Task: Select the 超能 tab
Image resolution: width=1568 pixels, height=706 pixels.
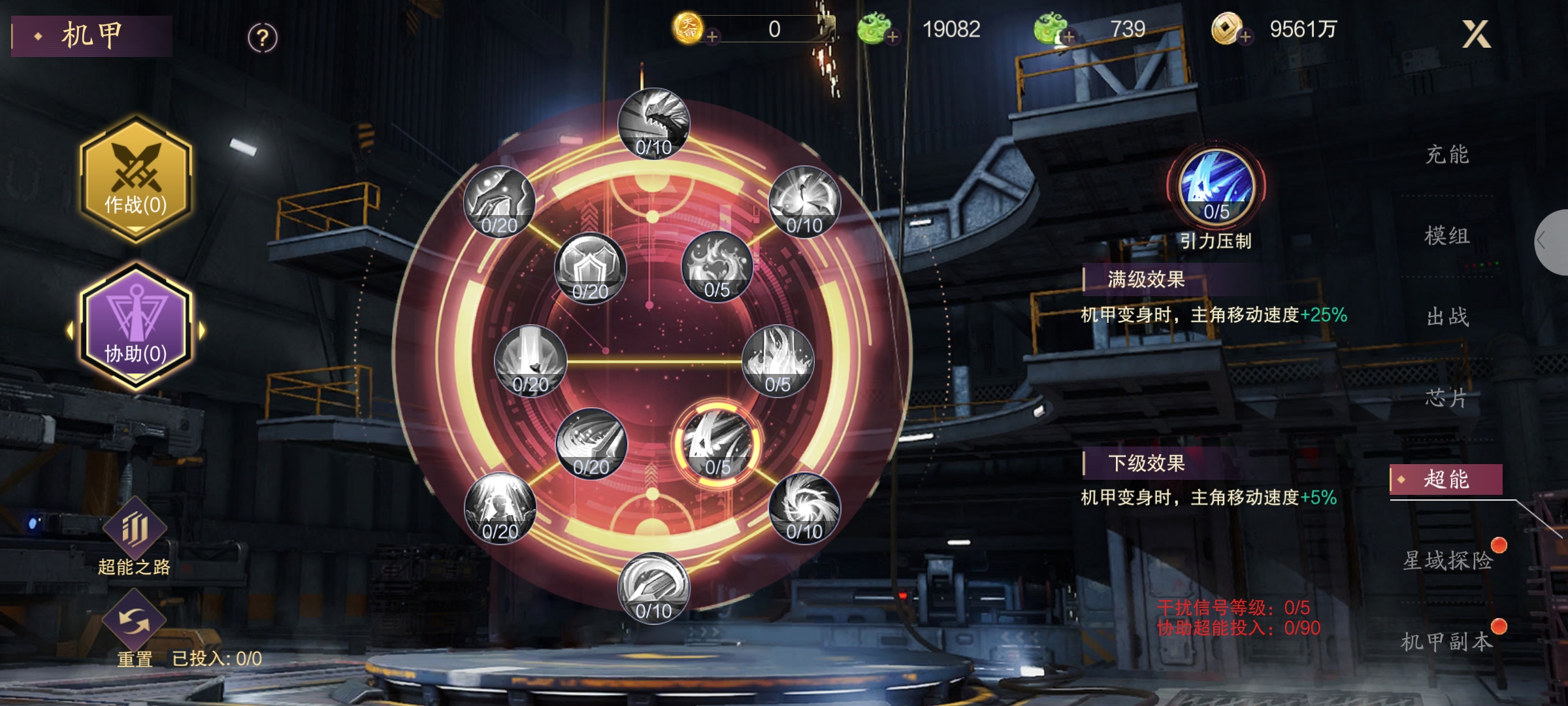Action: click(1446, 480)
